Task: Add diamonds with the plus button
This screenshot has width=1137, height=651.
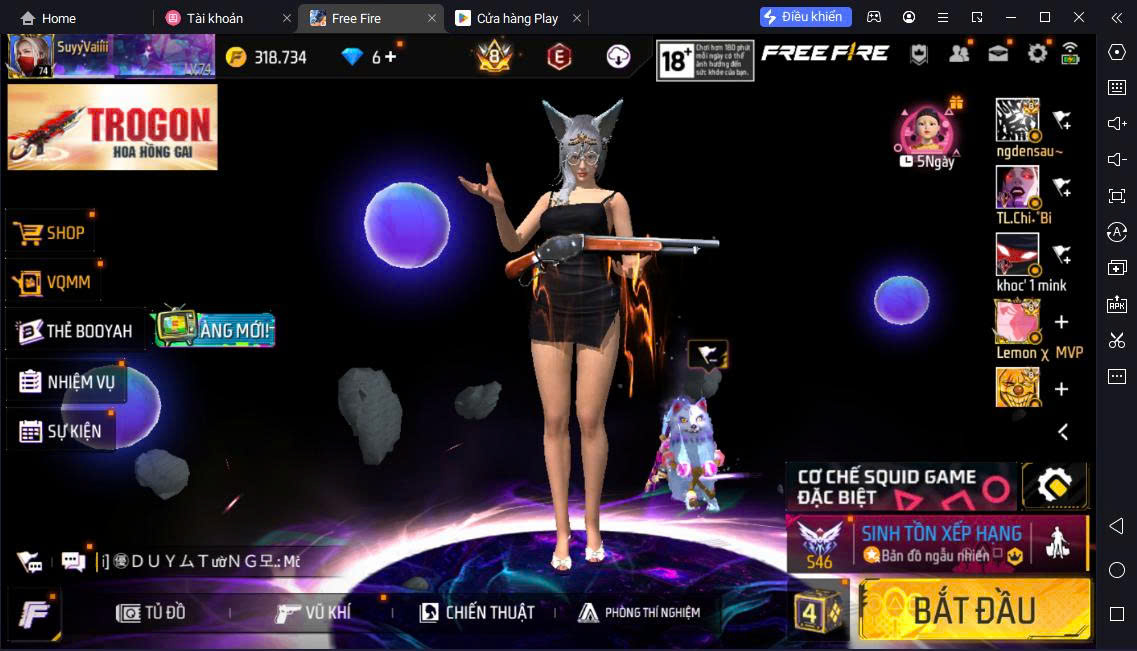Action: [x=390, y=57]
